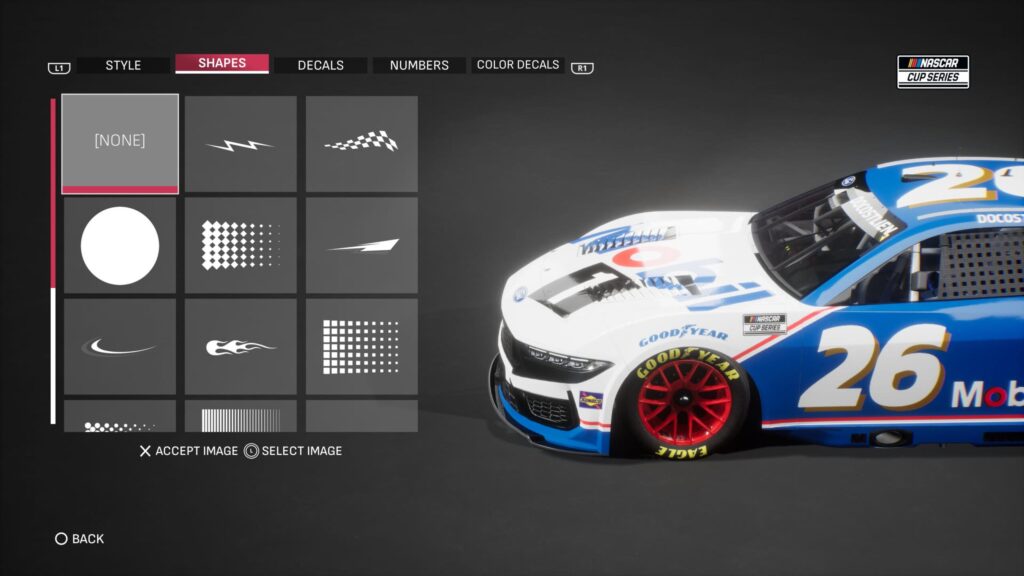Choose the vertical lines gradient shape
This screenshot has width=1024, height=576.
pyautogui.click(x=241, y=417)
